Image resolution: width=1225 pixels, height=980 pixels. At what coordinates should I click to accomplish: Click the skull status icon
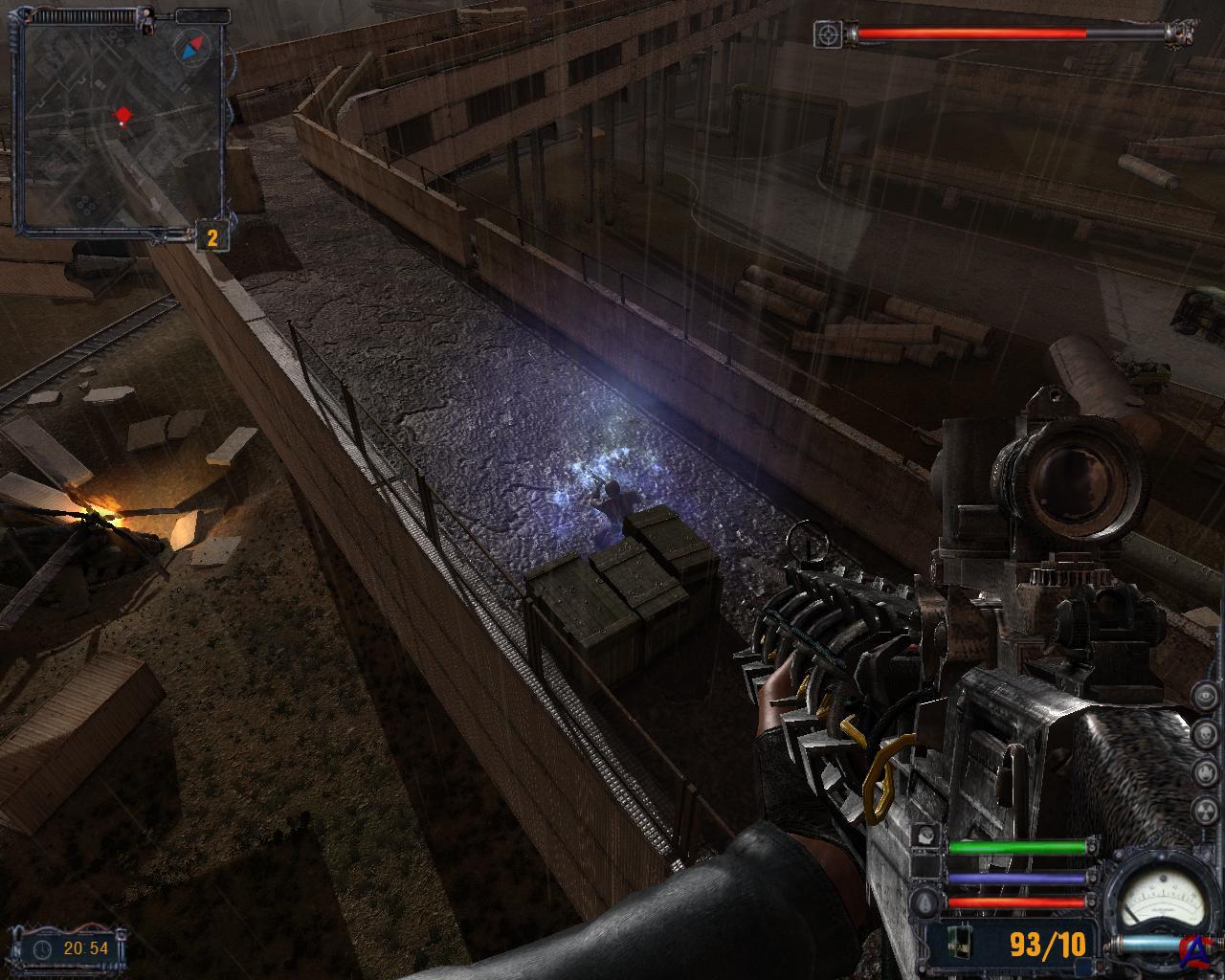[x=1208, y=734]
